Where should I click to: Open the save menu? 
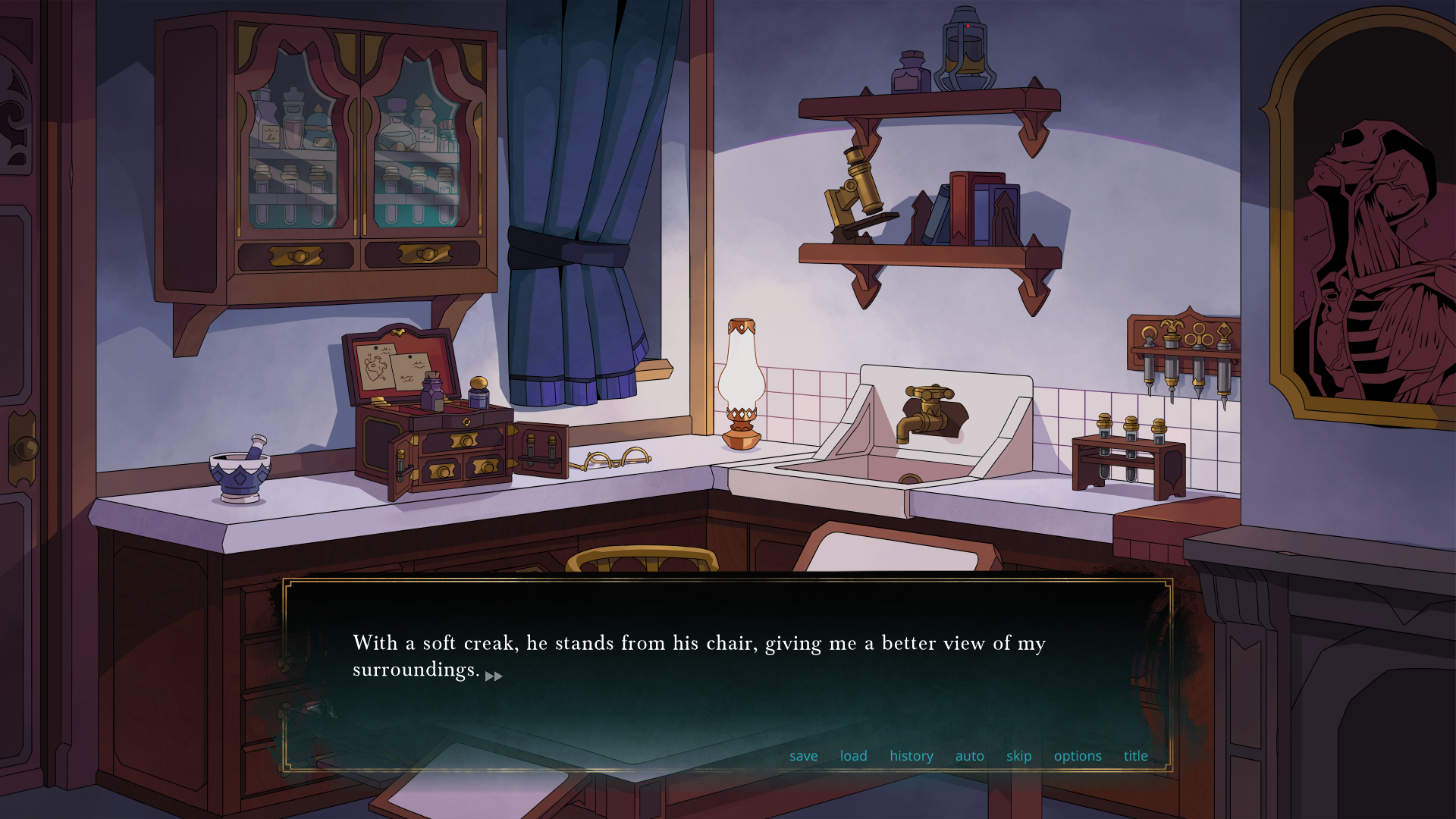pos(803,756)
